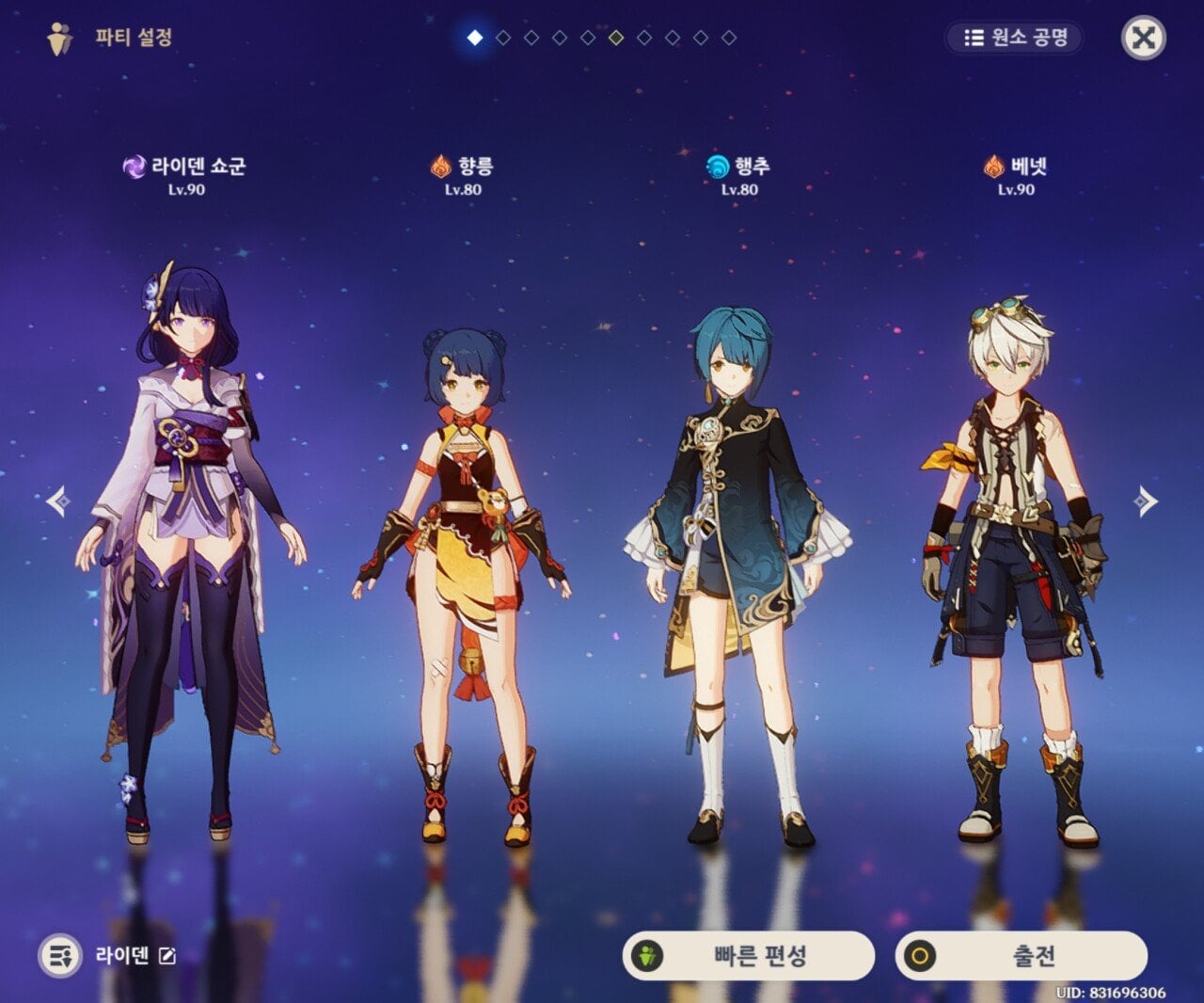Open the party list menu icon
The width and height of the screenshot is (1204, 1003).
click(60, 956)
